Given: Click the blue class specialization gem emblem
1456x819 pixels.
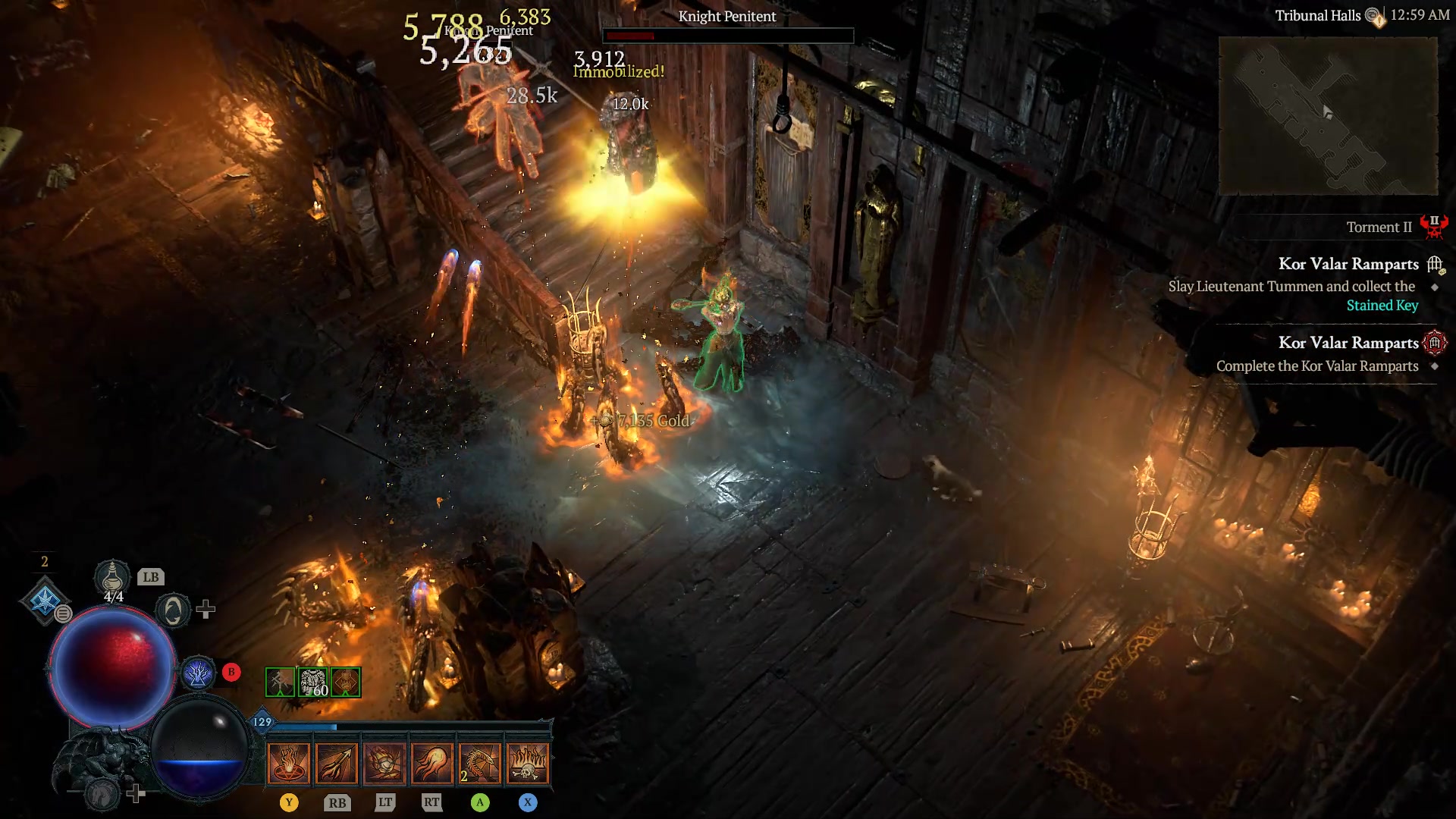Looking at the screenshot, I should pyautogui.click(x=45, y=599).
